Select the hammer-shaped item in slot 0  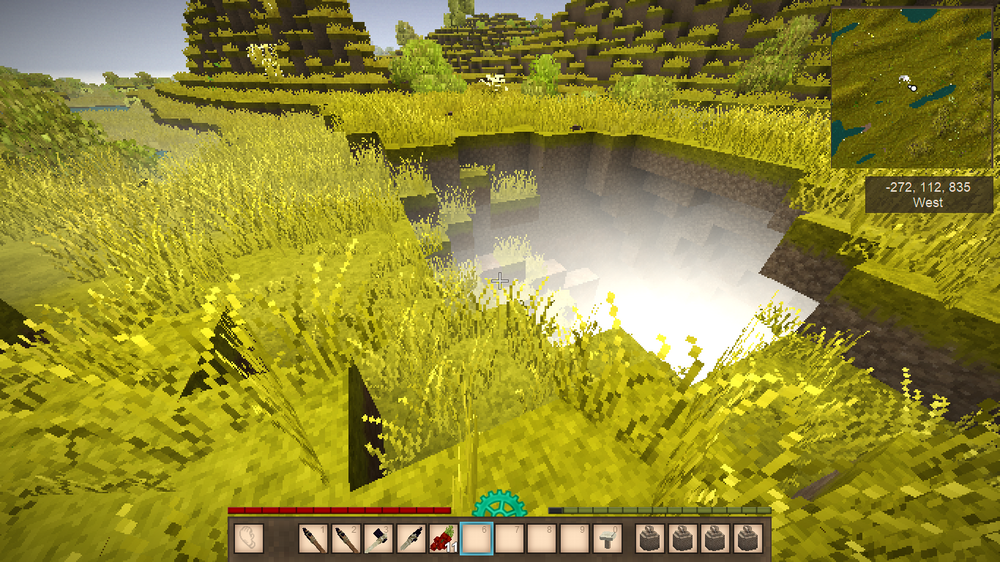point(605,539)
